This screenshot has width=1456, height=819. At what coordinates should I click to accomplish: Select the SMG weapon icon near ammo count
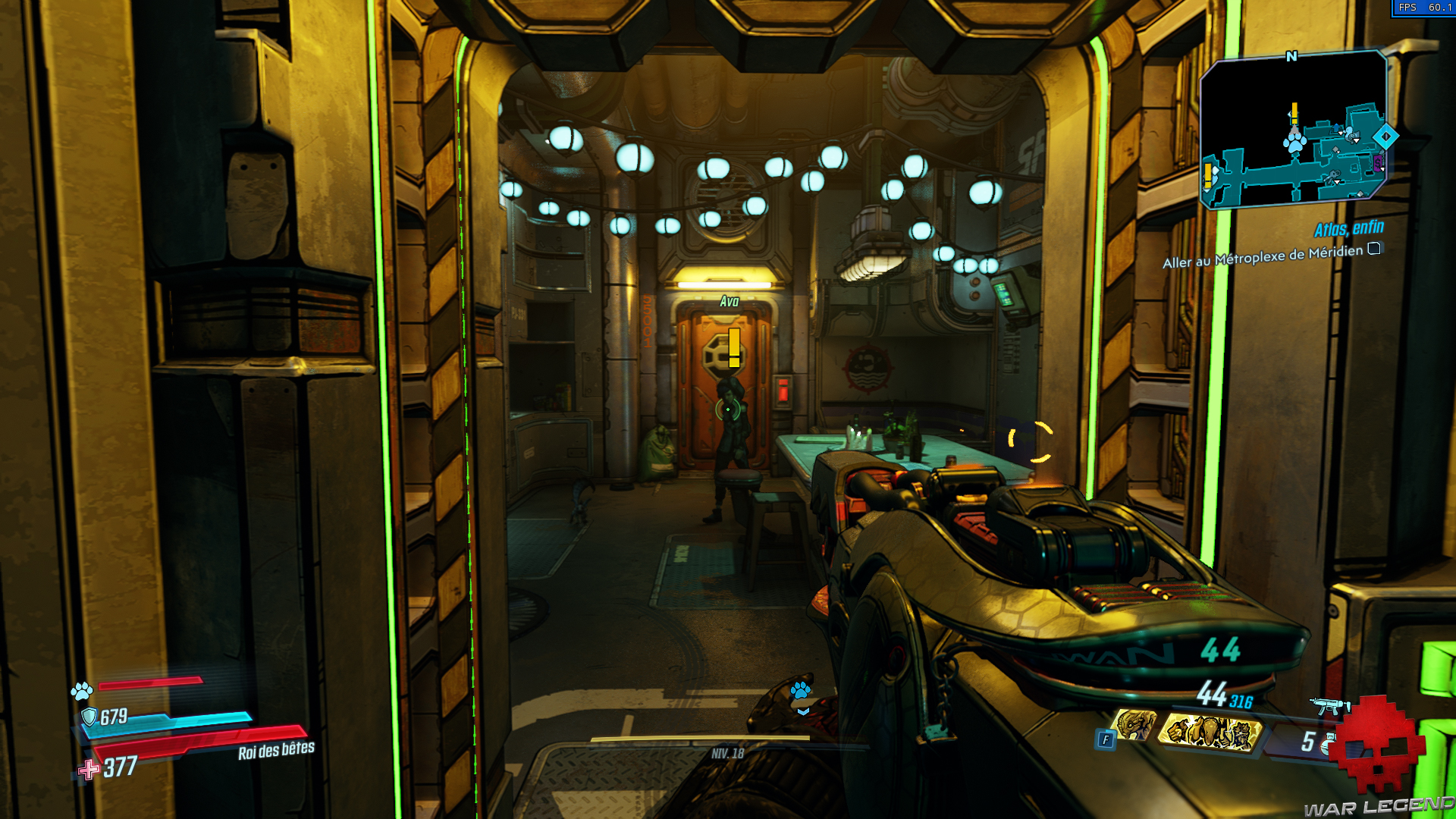tap(1332, 707)
